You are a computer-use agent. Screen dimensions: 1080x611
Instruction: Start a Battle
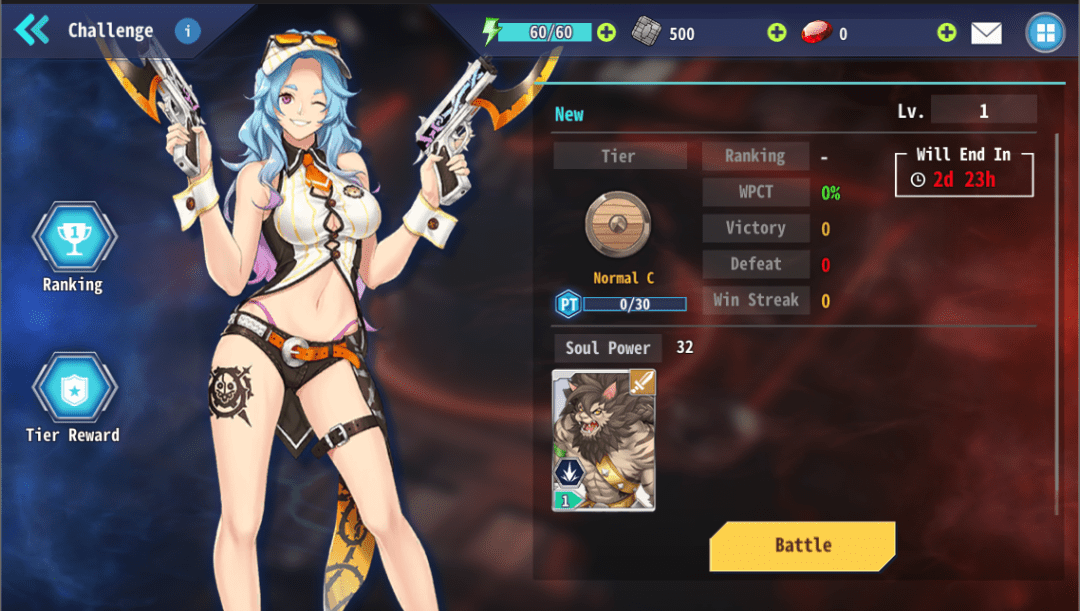pos(802,545)
